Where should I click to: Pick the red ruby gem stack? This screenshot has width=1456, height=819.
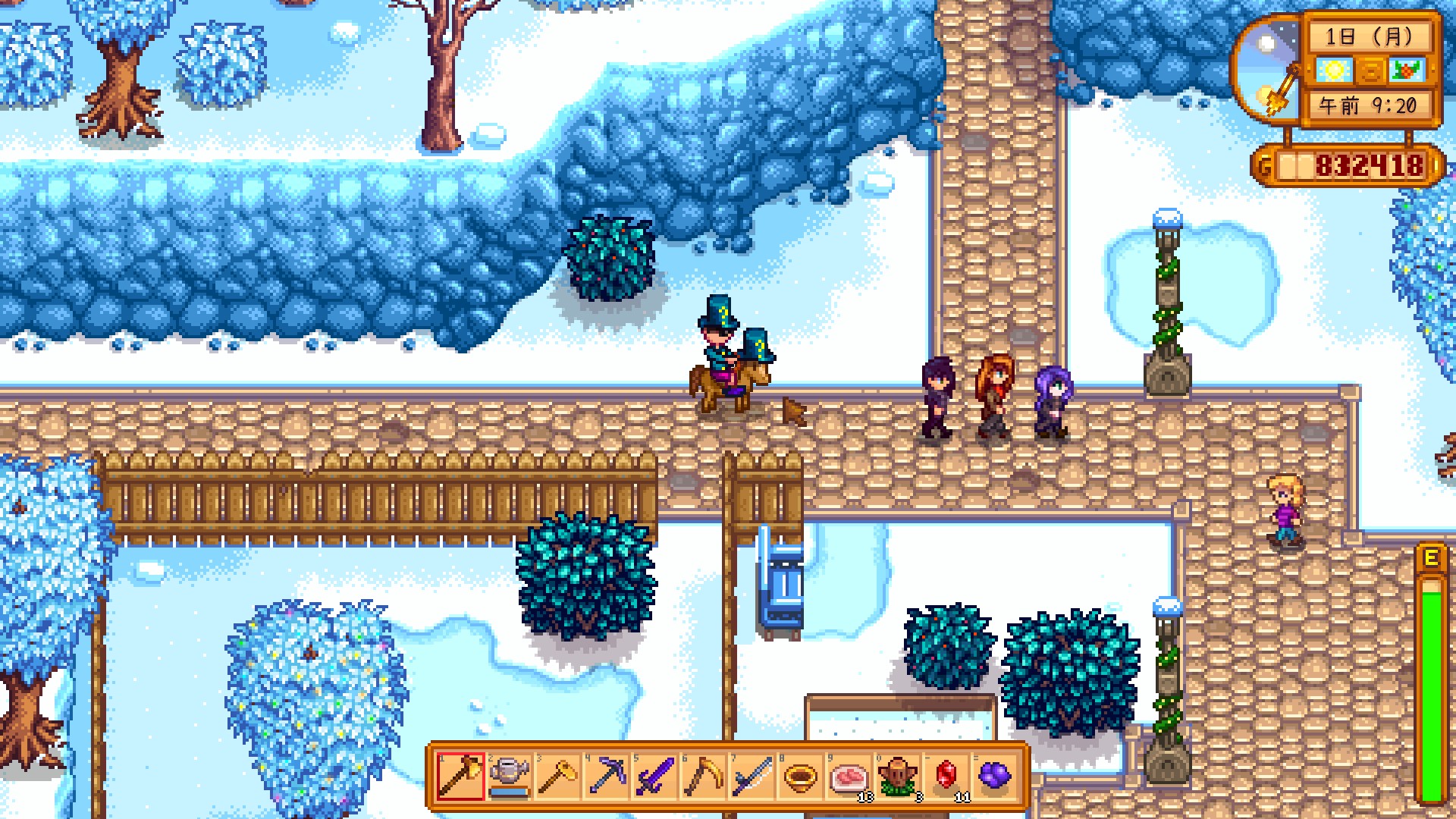(946, 777)
